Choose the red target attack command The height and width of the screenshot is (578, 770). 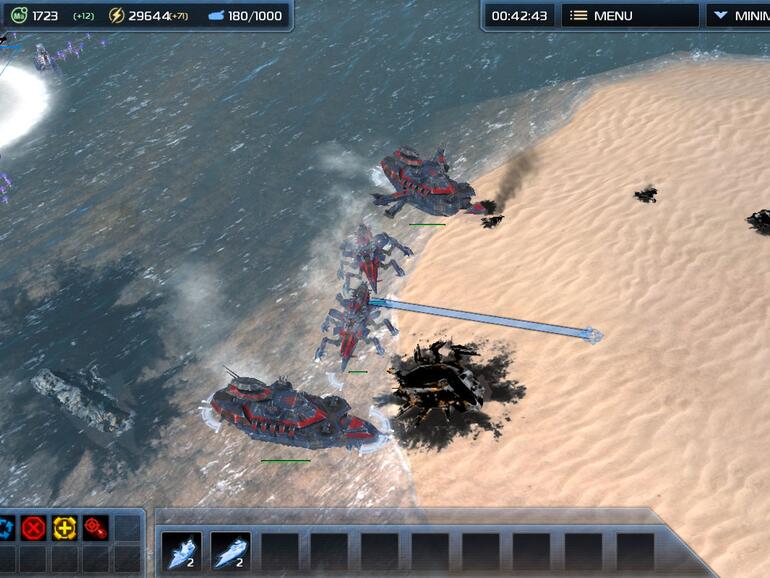point(95,527)
